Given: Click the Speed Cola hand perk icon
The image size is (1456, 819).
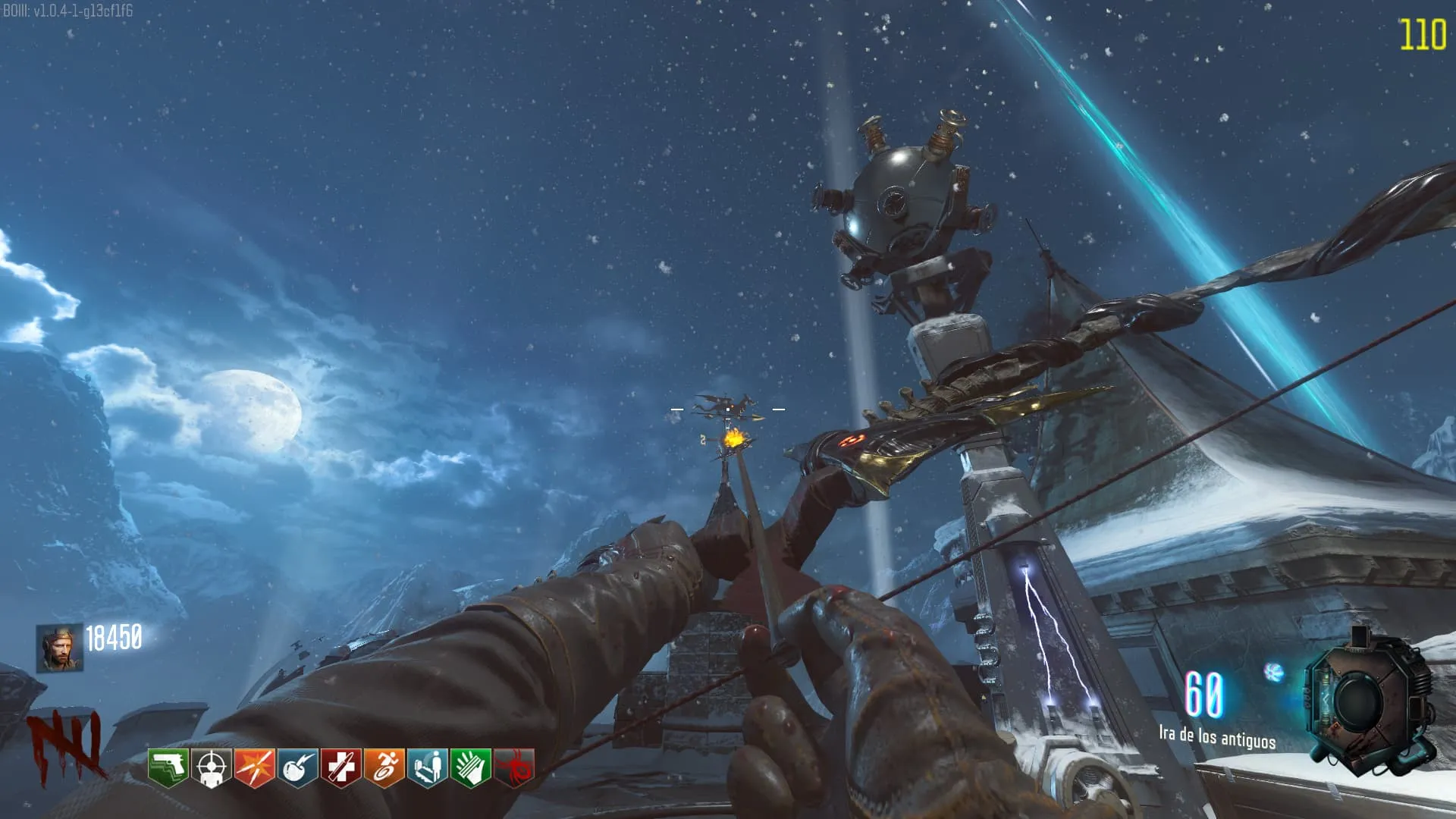Looking at the screenshot, I should (x=470, y=767).
